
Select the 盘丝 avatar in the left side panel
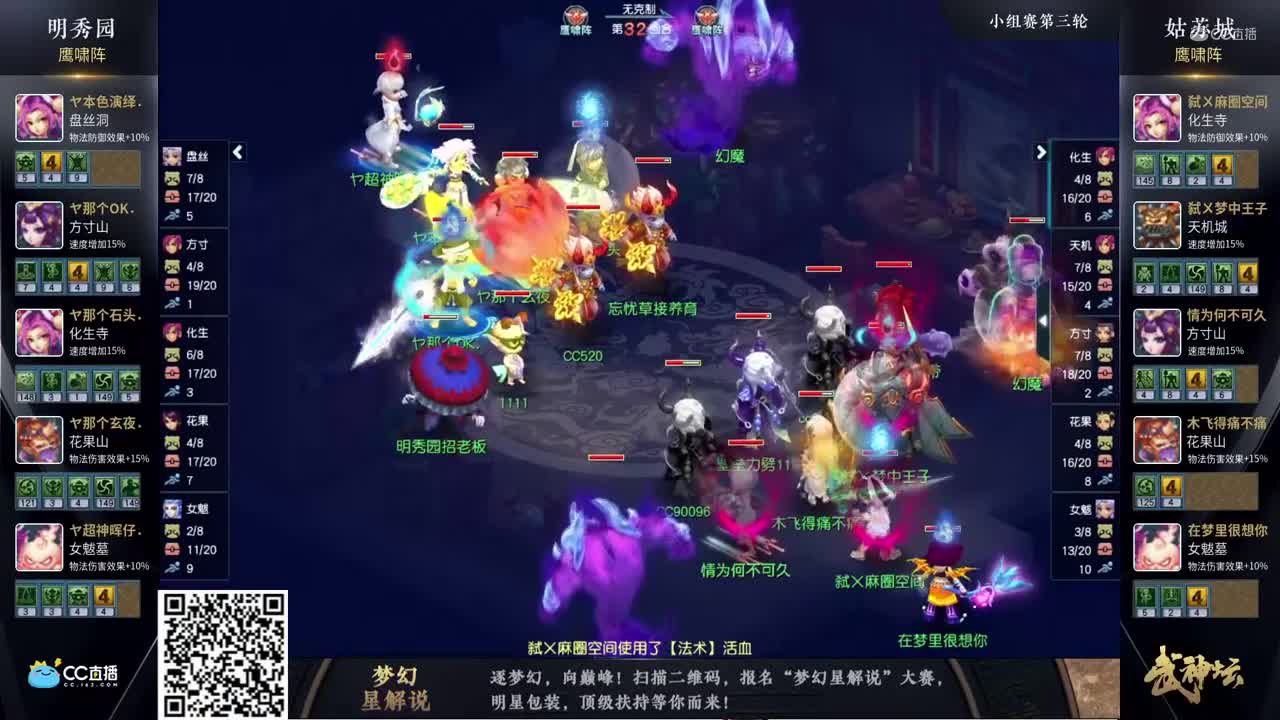point(171,156)
